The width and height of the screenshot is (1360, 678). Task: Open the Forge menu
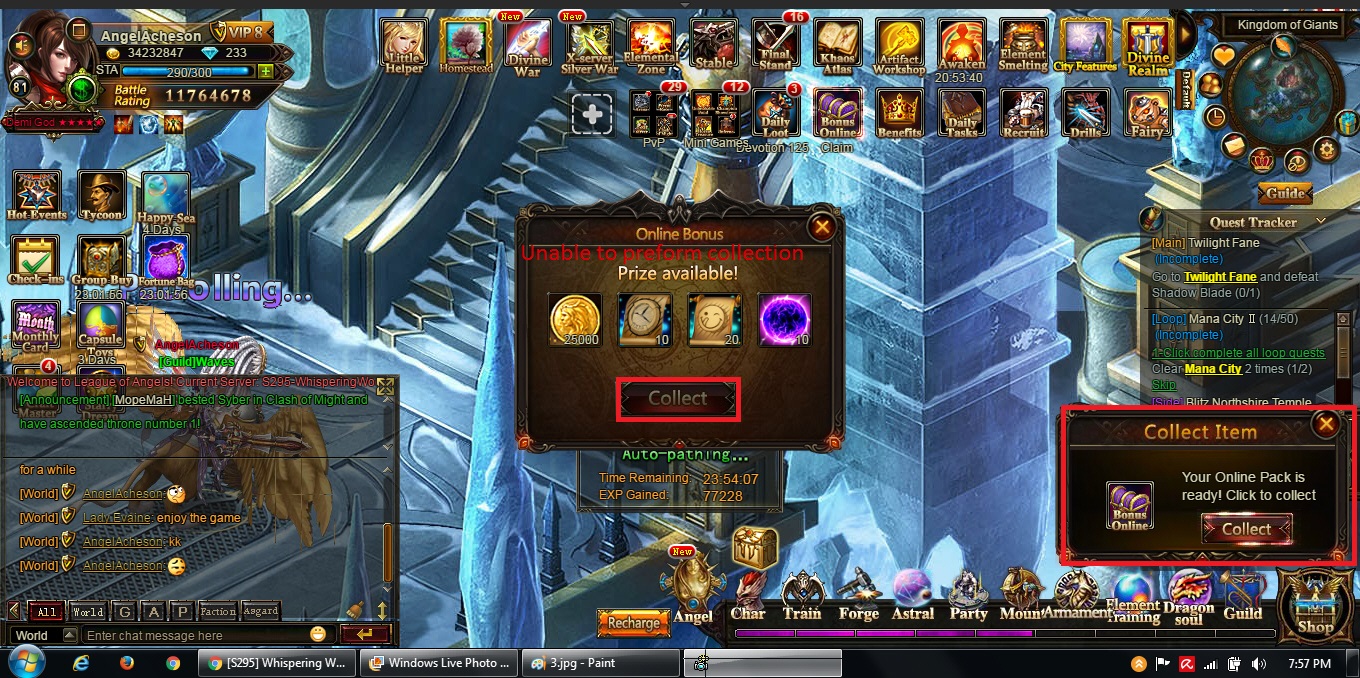858,595
